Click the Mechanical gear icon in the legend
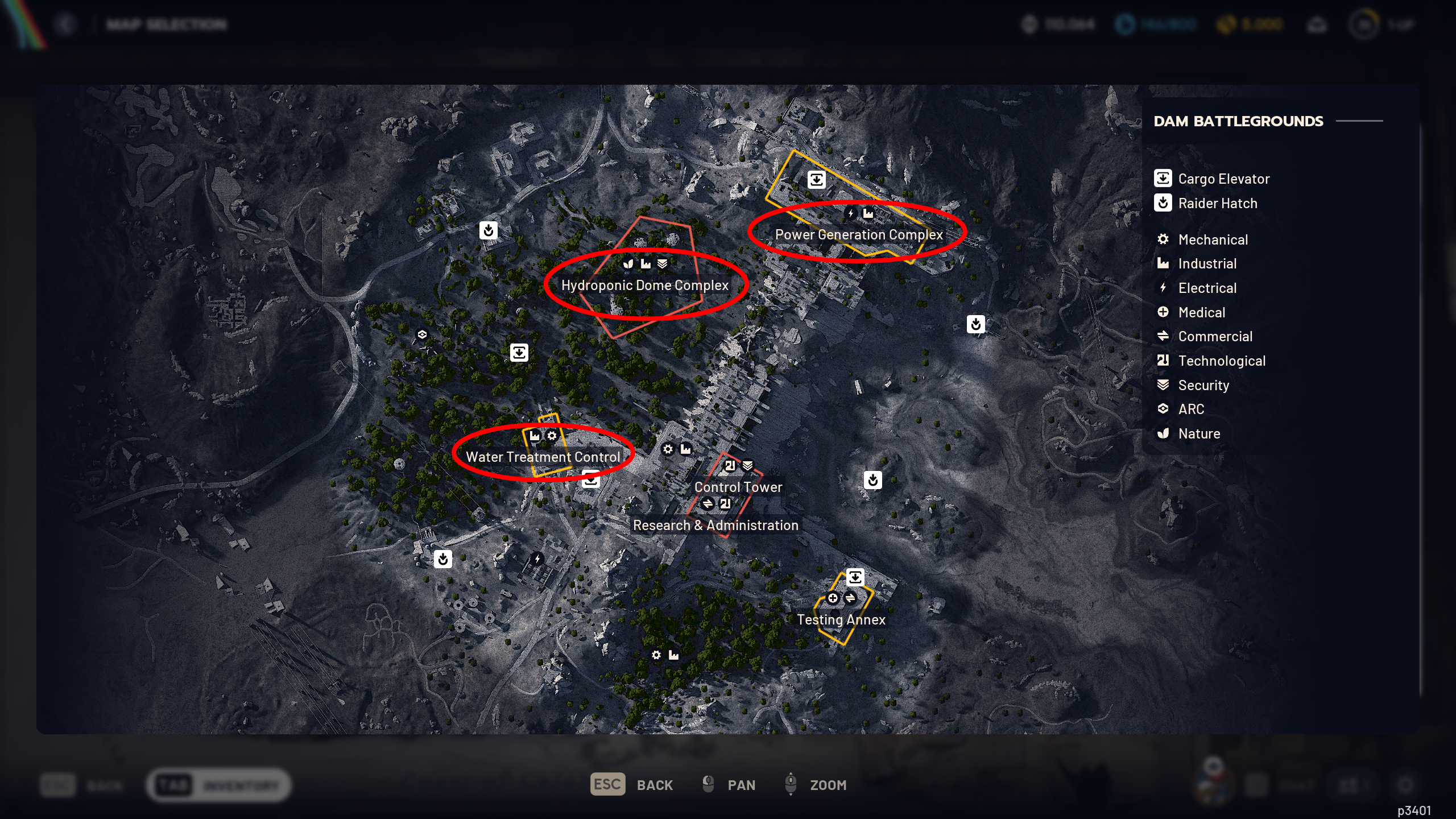 [x=1163, y=239]
